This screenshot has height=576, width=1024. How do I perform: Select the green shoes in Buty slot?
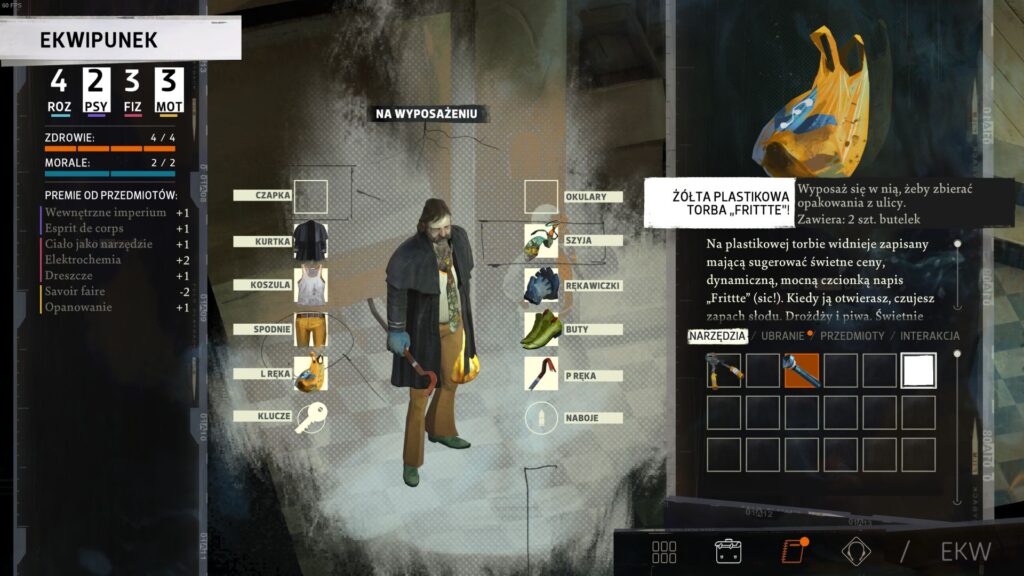click(541, 329)
